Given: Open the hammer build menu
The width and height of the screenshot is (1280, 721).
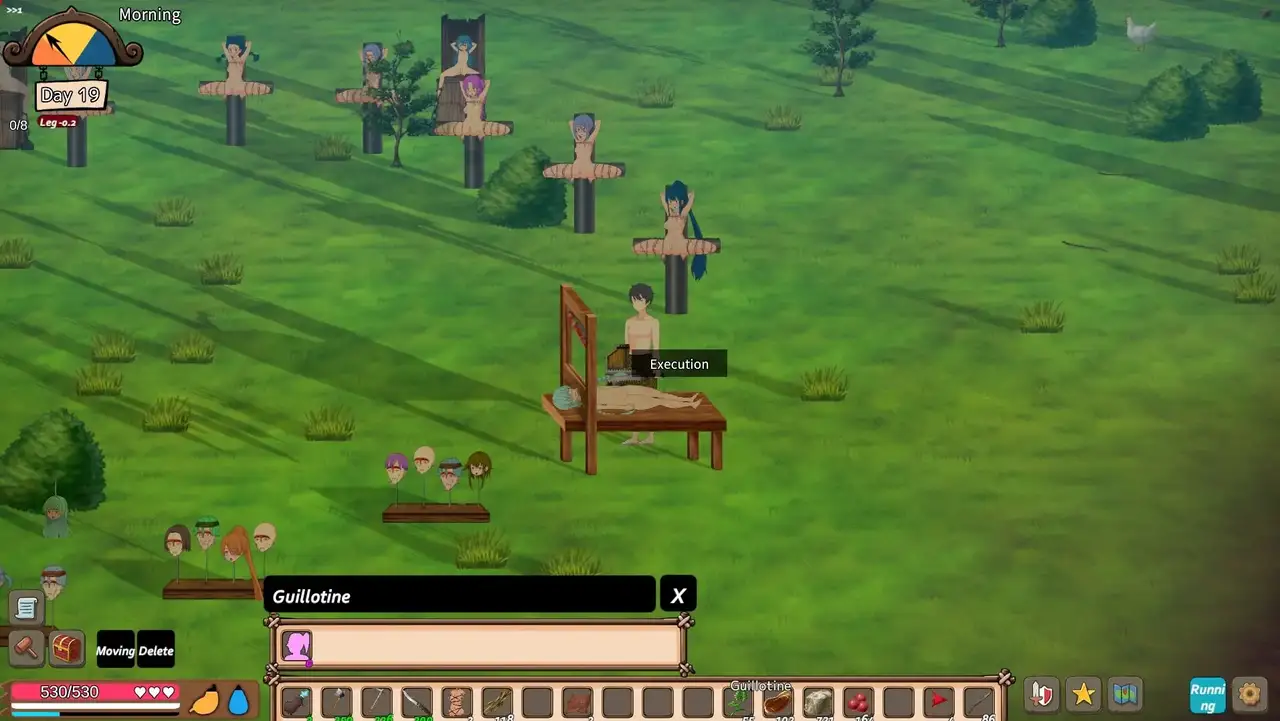Looking at the screenshot, I should pyautogui.click(x=27, y=649).
